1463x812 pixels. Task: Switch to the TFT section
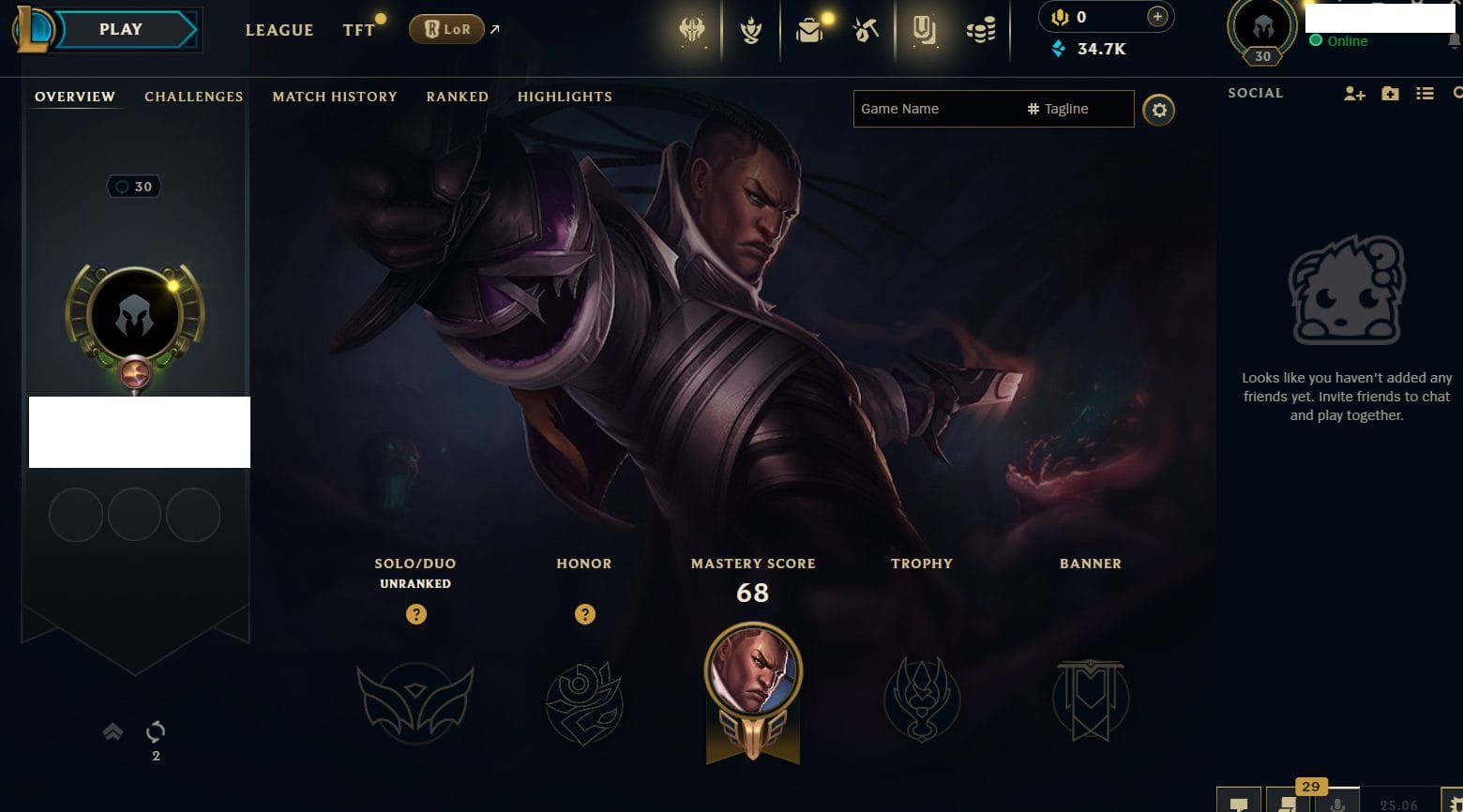point(358,30)
